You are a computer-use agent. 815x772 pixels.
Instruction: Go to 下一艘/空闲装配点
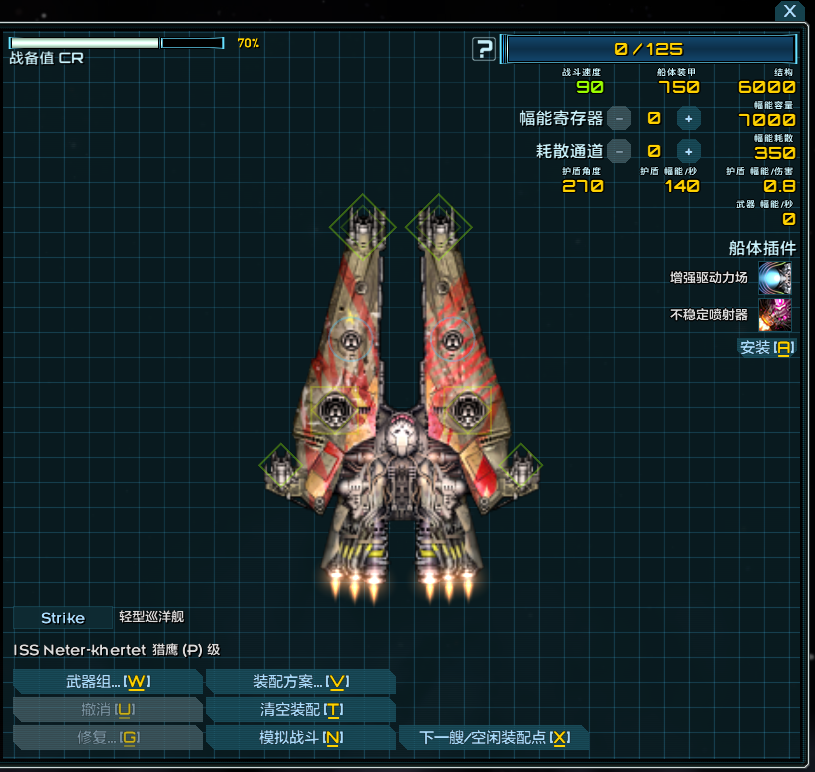pos(494,738)
